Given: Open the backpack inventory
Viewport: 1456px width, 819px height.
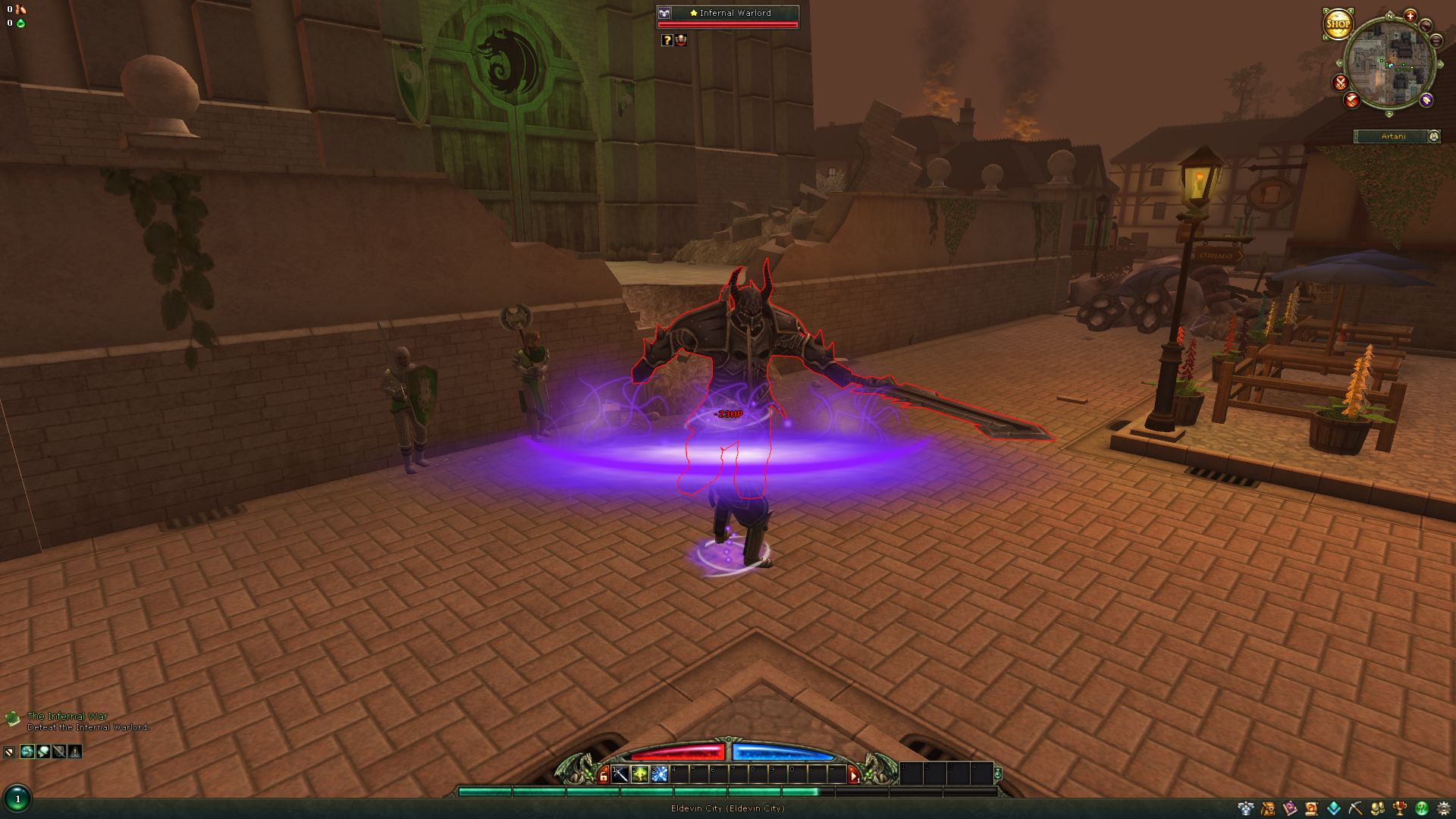Looking at the screenshot, I should (1267, 808).
